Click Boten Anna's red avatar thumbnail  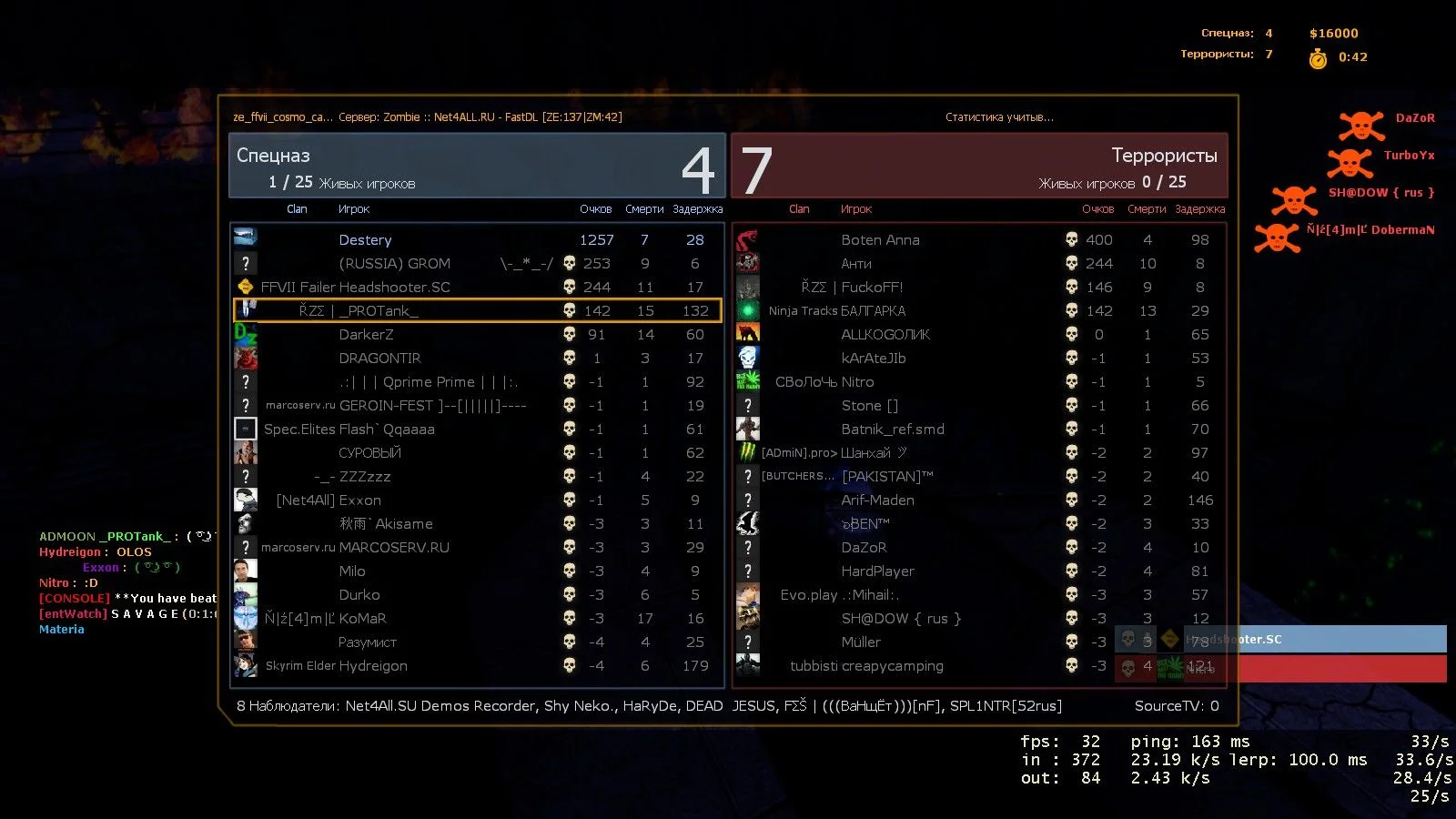(747, 239)
